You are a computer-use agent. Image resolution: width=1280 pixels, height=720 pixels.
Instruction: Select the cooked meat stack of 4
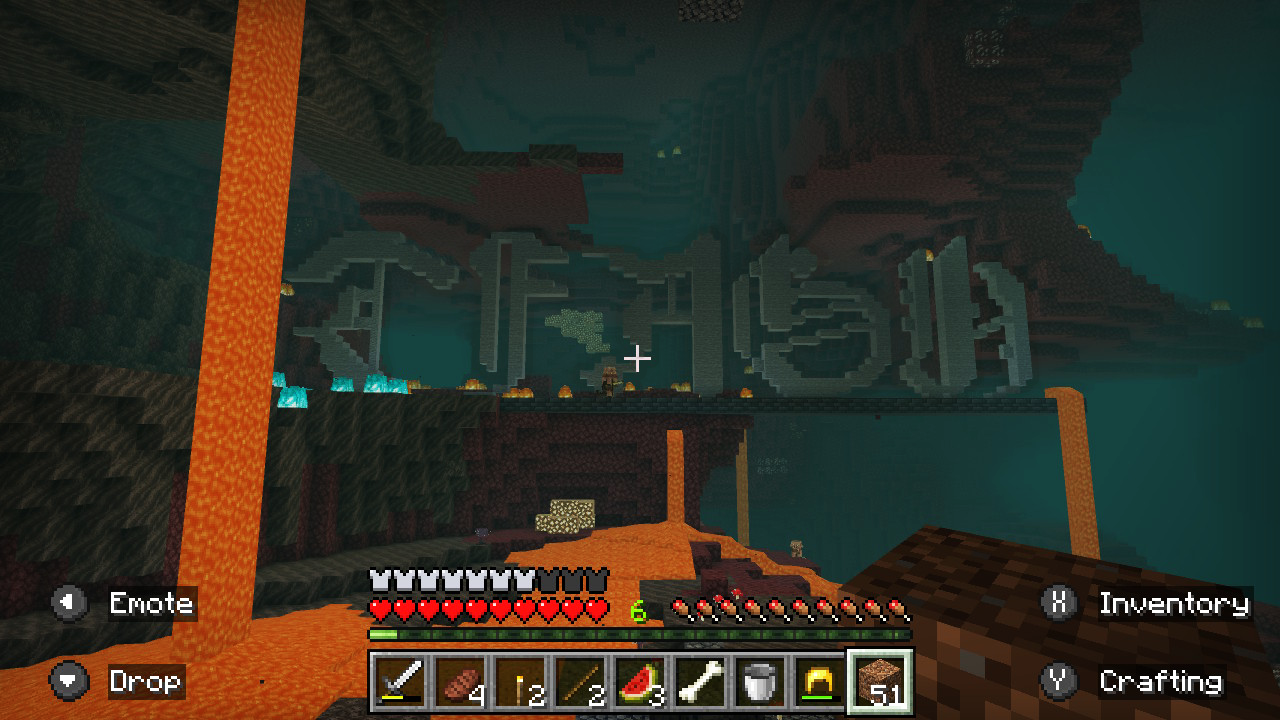pyautogui.click(x=460, y=682)
